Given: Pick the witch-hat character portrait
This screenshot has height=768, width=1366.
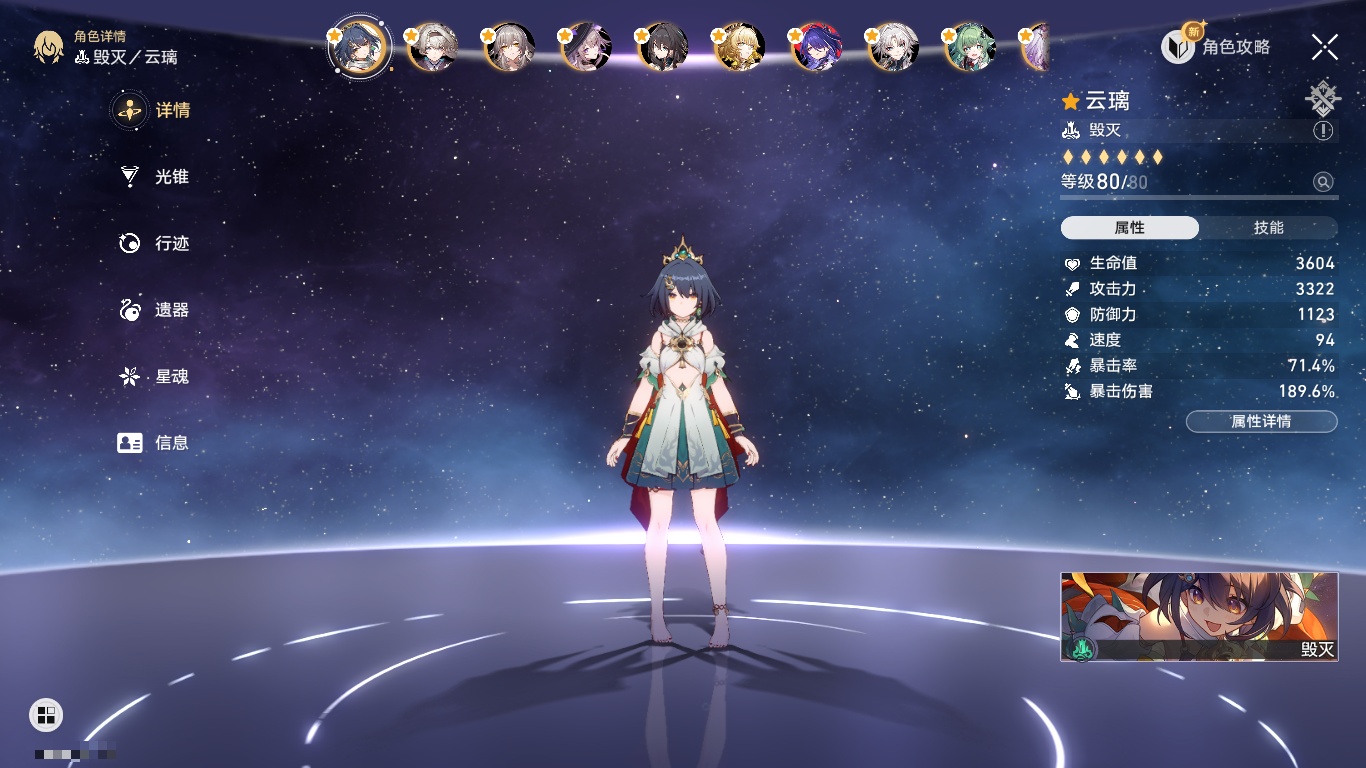Looking at the screenshot, I should click(x=585, y=47).
